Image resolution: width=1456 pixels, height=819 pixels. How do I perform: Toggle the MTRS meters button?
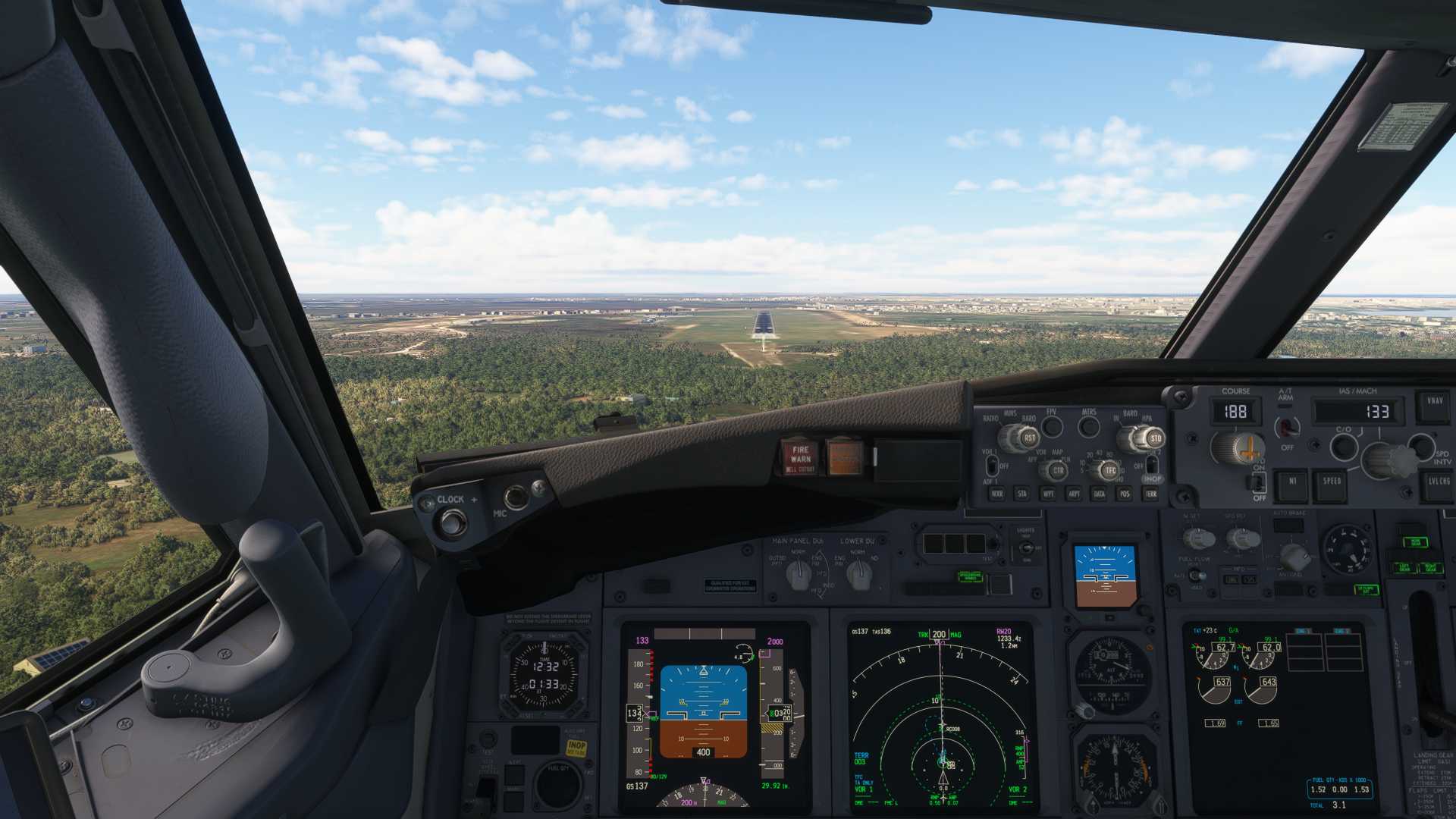coord(1089,427)
